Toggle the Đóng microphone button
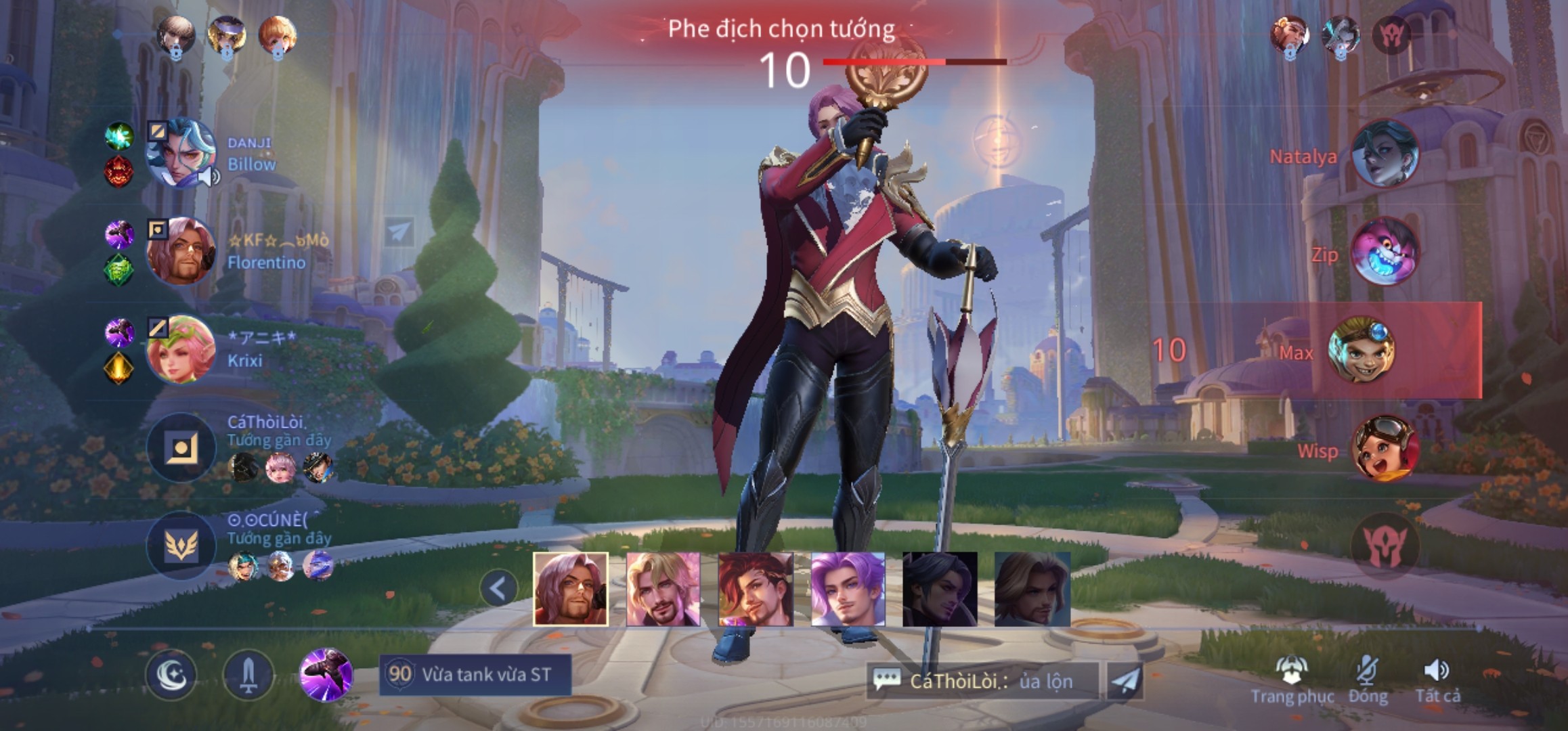The width and height of the screenshot is (1568, 731). click(1368, 681)
